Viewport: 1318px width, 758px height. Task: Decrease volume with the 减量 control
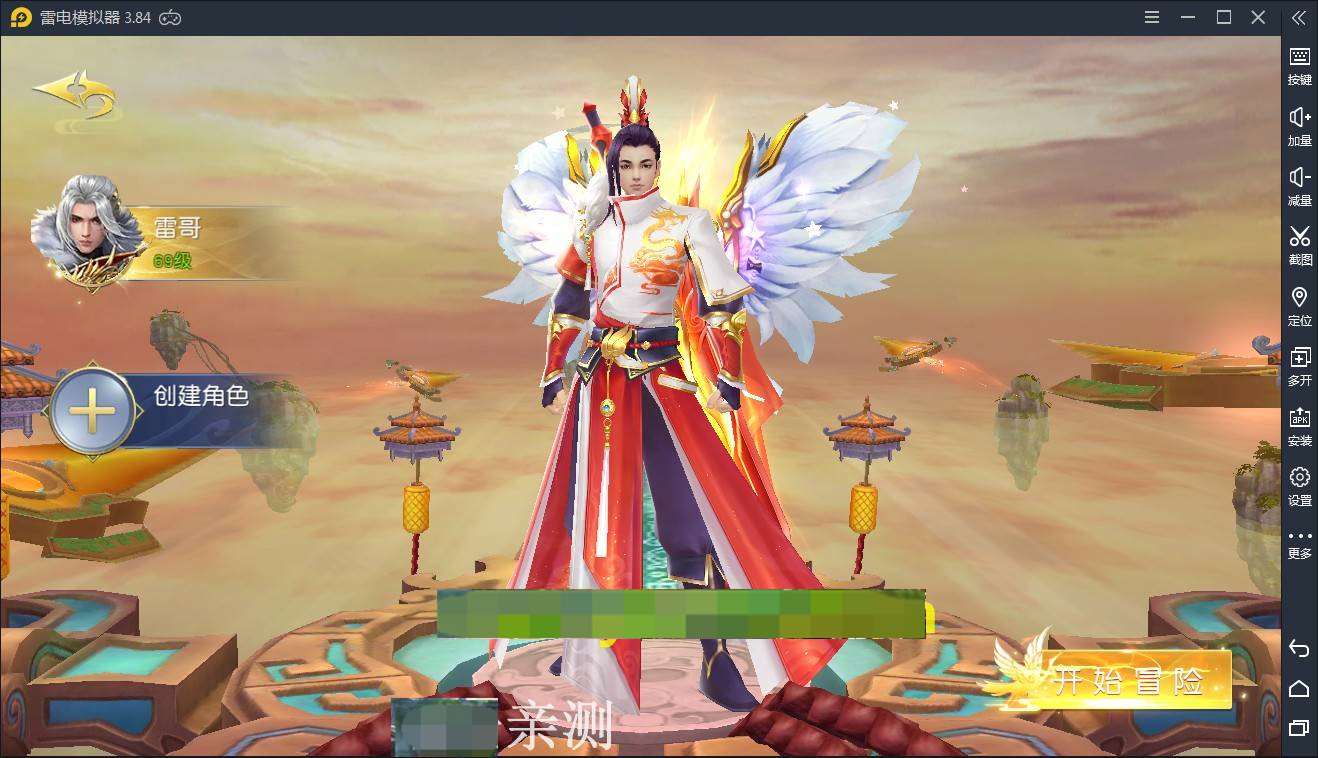click(x=1299, y=185)
